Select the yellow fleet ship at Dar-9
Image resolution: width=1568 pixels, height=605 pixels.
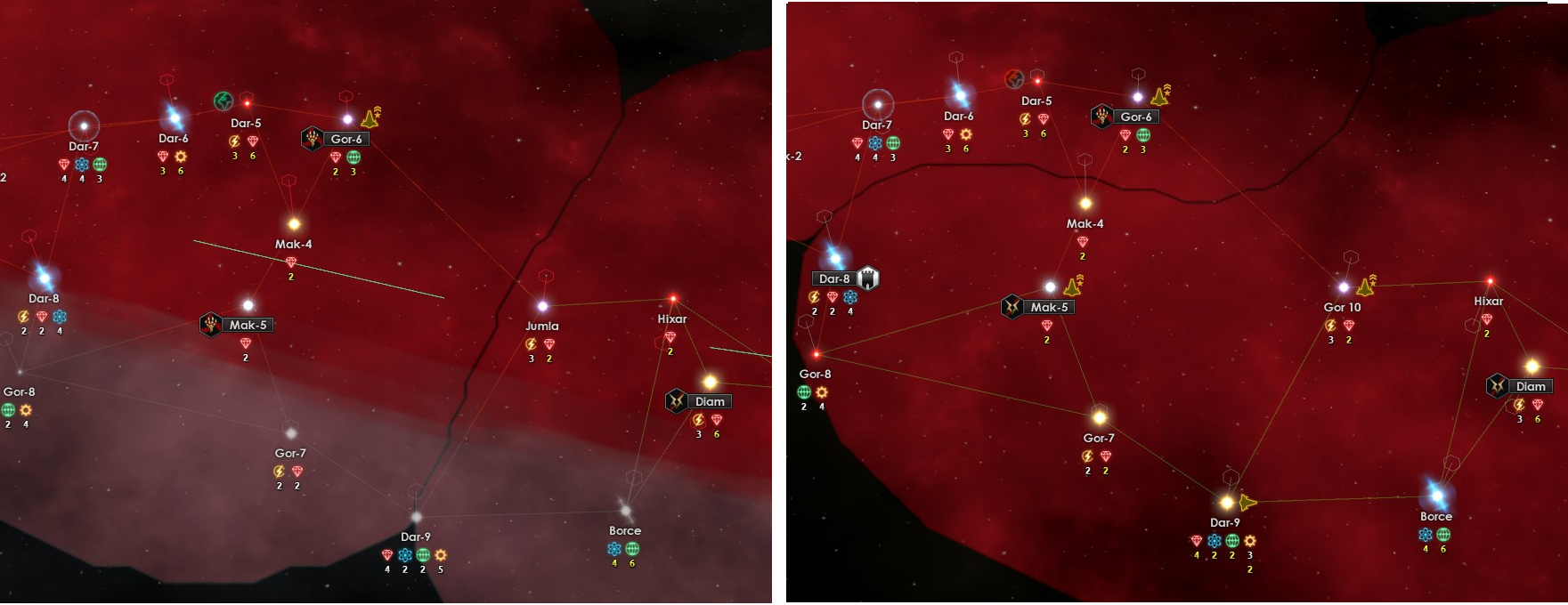pyautogui.click(x=1248, y=503)
